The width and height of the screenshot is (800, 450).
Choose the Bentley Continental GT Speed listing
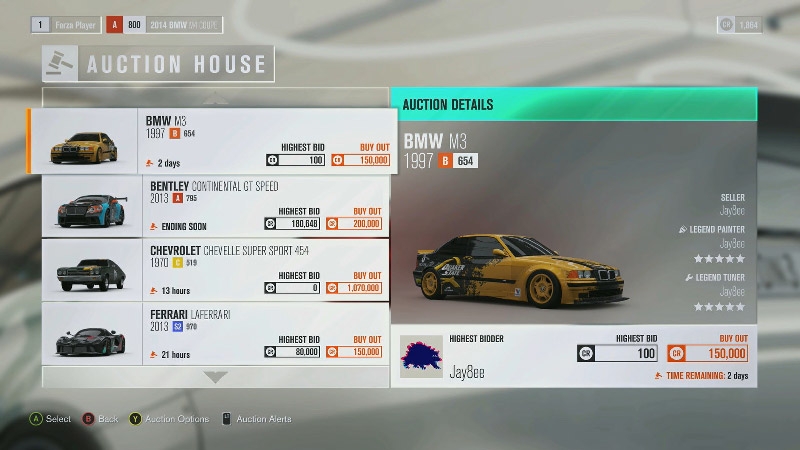point(215,206)
